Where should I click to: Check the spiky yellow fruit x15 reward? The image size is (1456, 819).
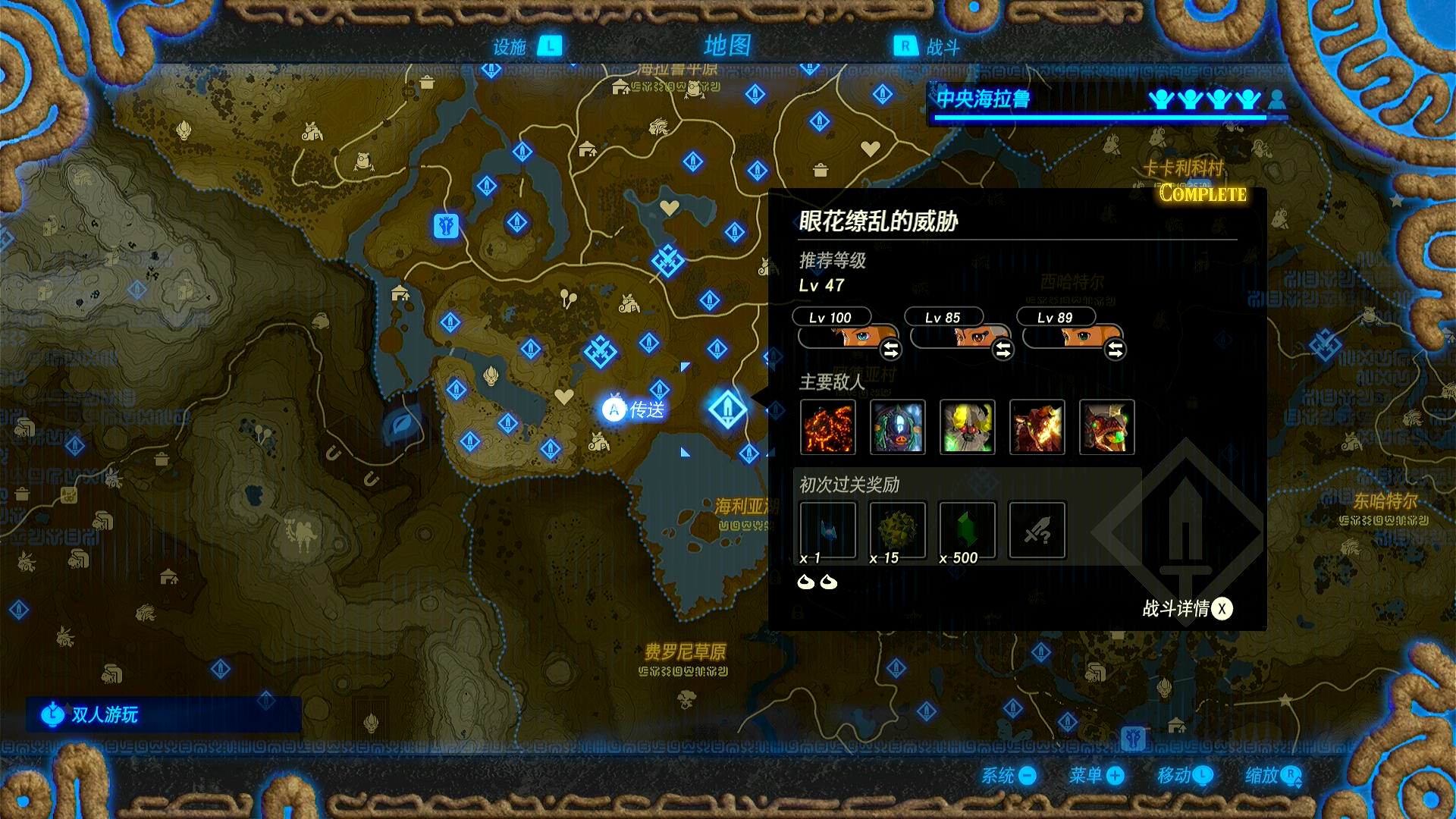coord(898,531)
